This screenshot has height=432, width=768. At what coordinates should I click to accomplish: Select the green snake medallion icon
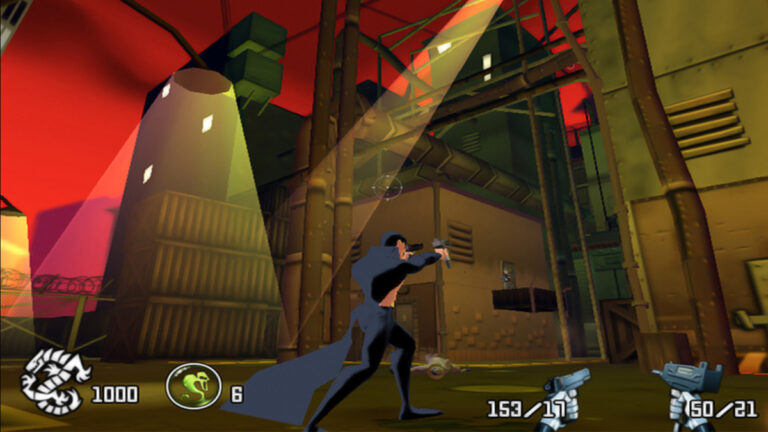[193, 385]
